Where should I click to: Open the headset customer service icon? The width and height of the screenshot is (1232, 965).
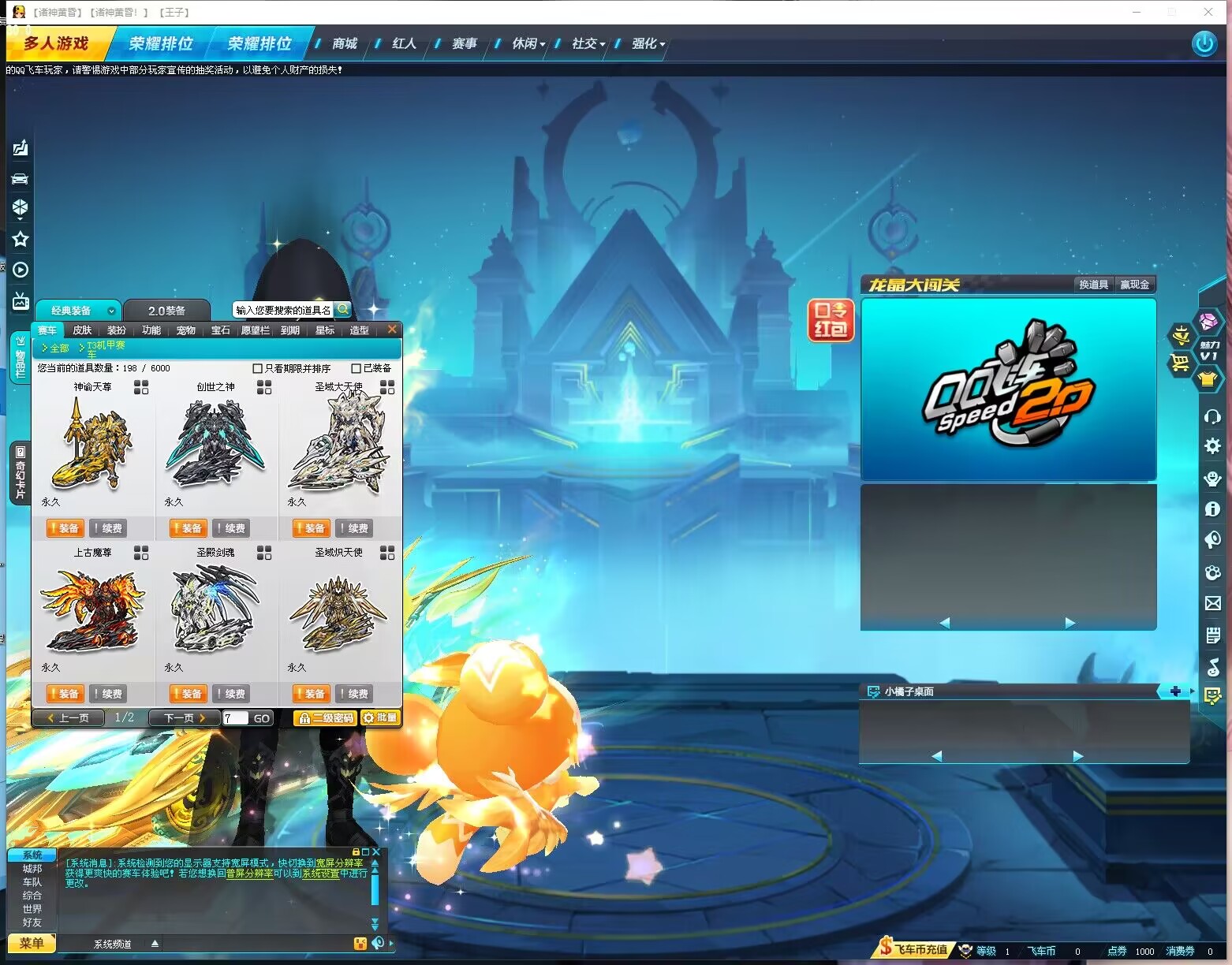(x=1212, y=417)
